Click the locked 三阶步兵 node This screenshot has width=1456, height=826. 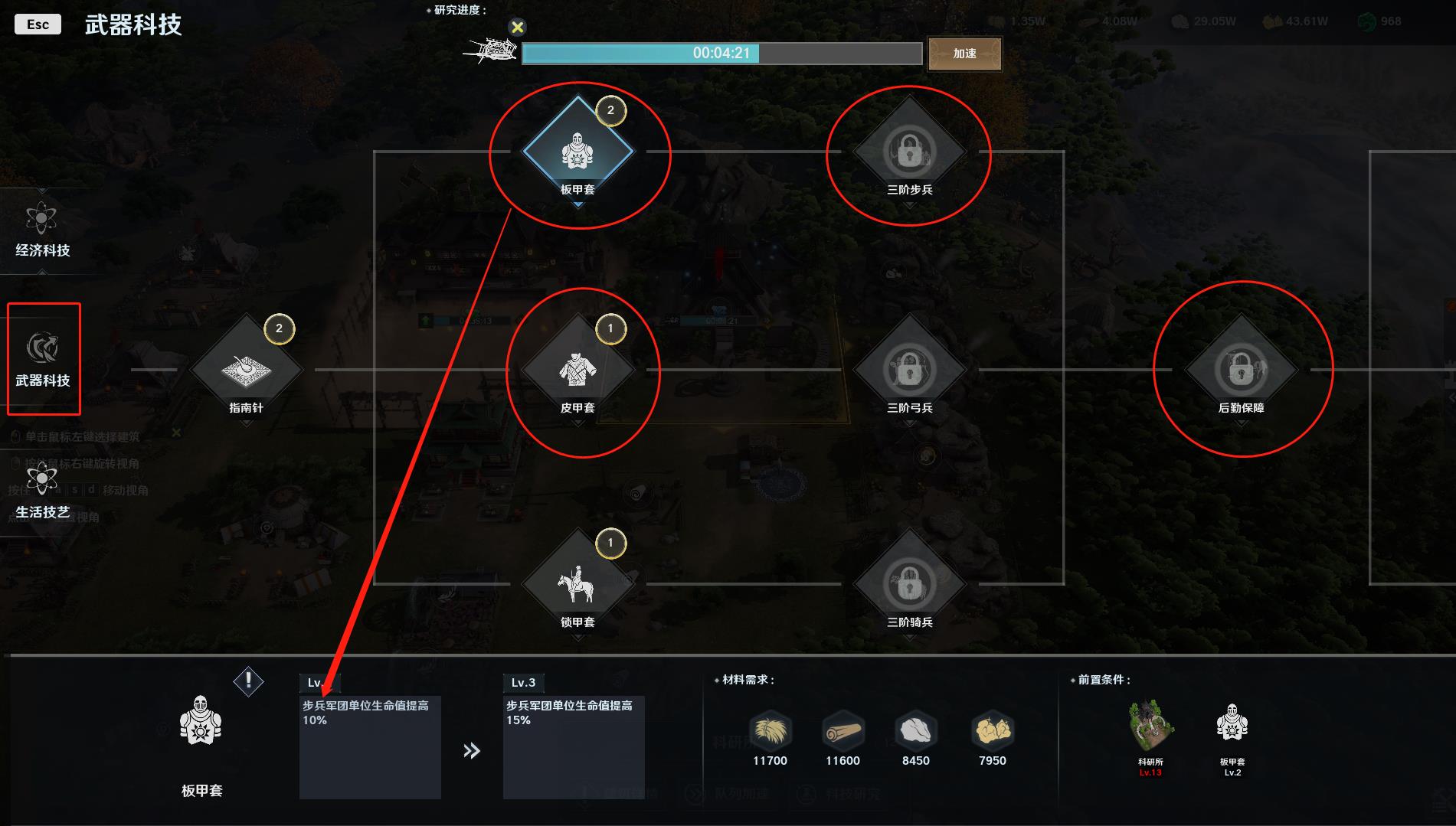tap(909, 152)
